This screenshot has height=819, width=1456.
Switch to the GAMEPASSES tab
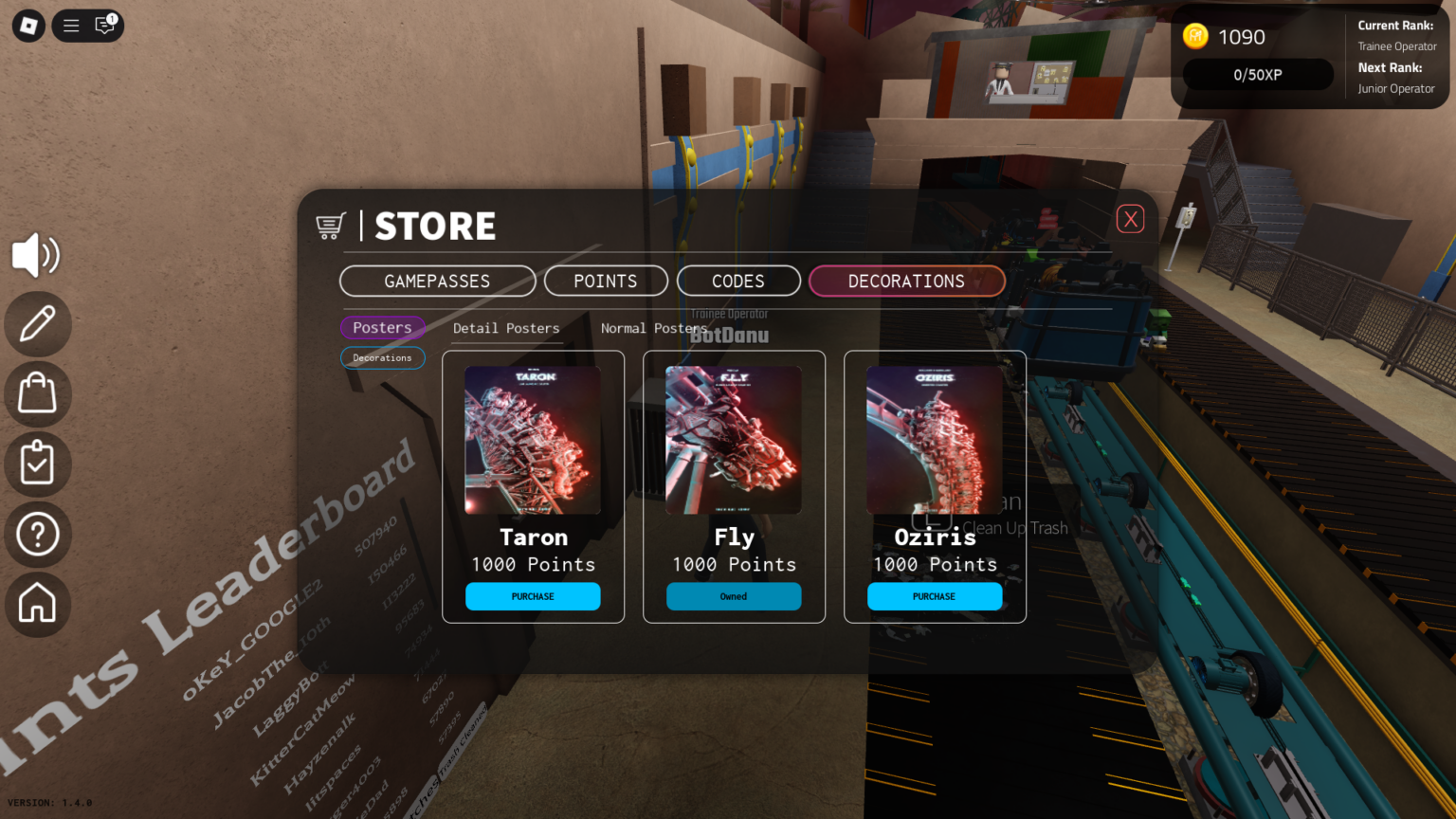click(437, 281)
